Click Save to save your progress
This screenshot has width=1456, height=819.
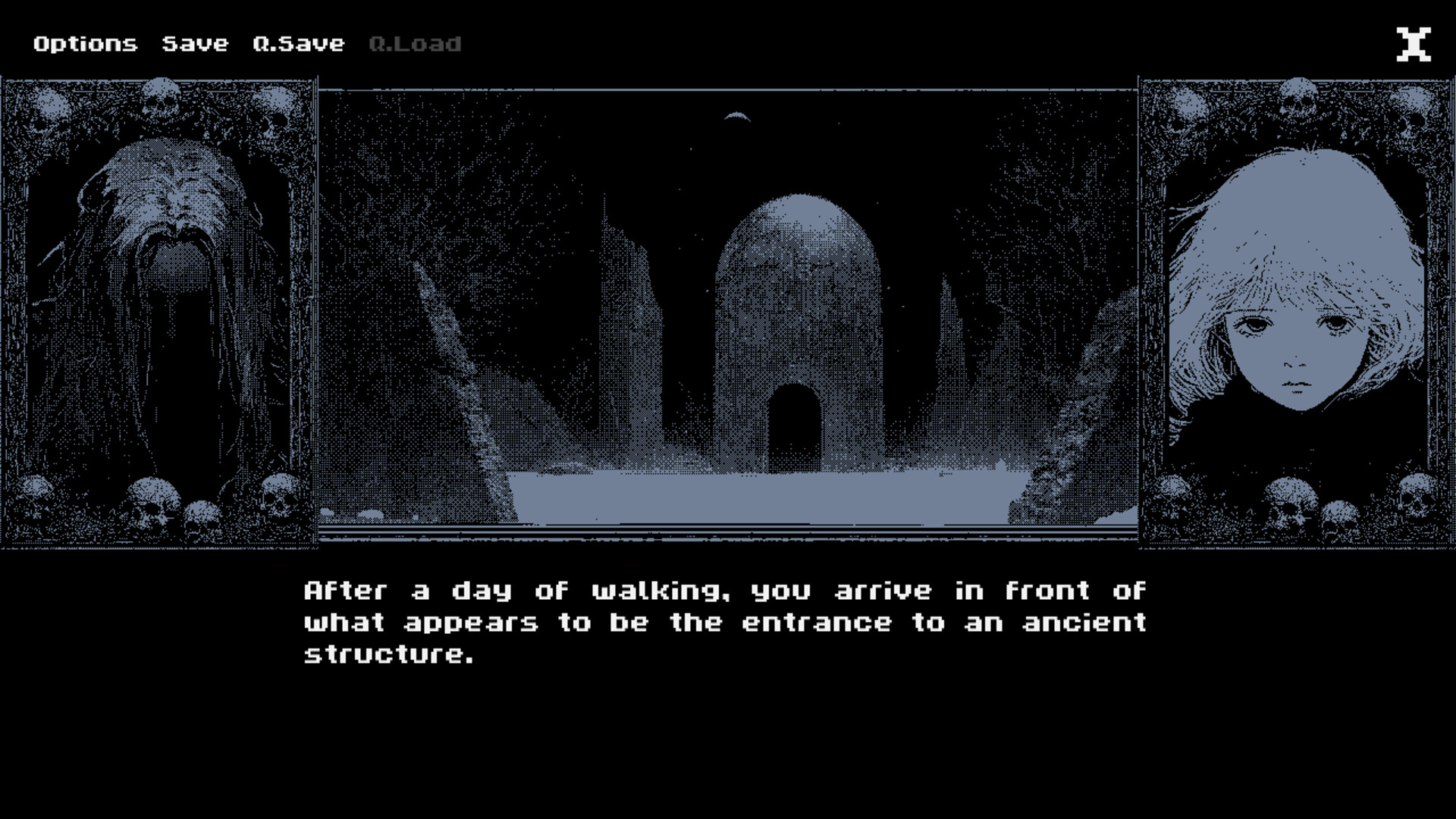[x=194, y=43]
